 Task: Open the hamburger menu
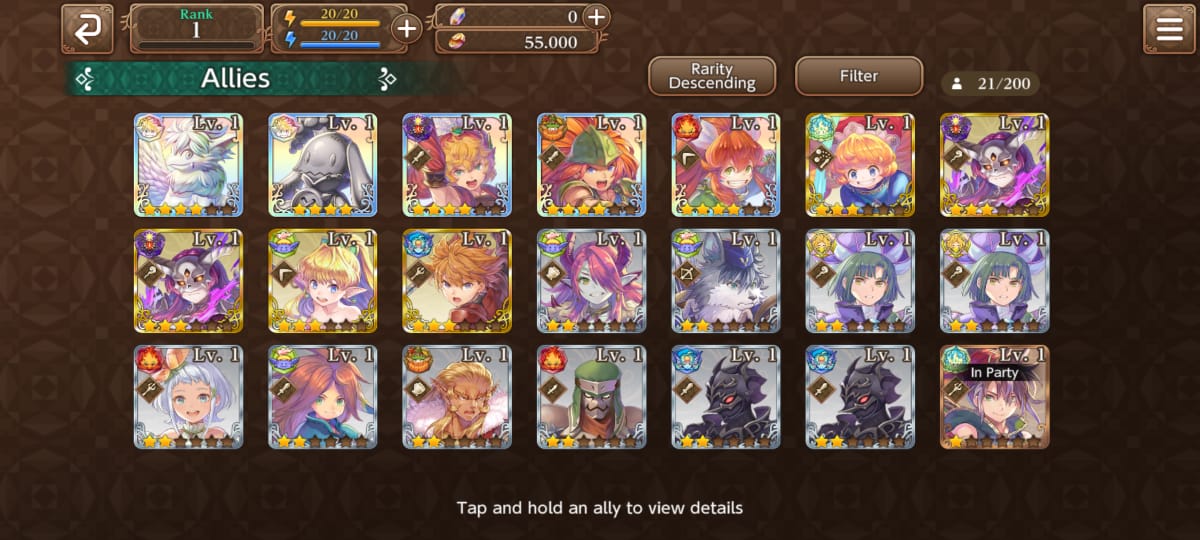[1169, 29]
